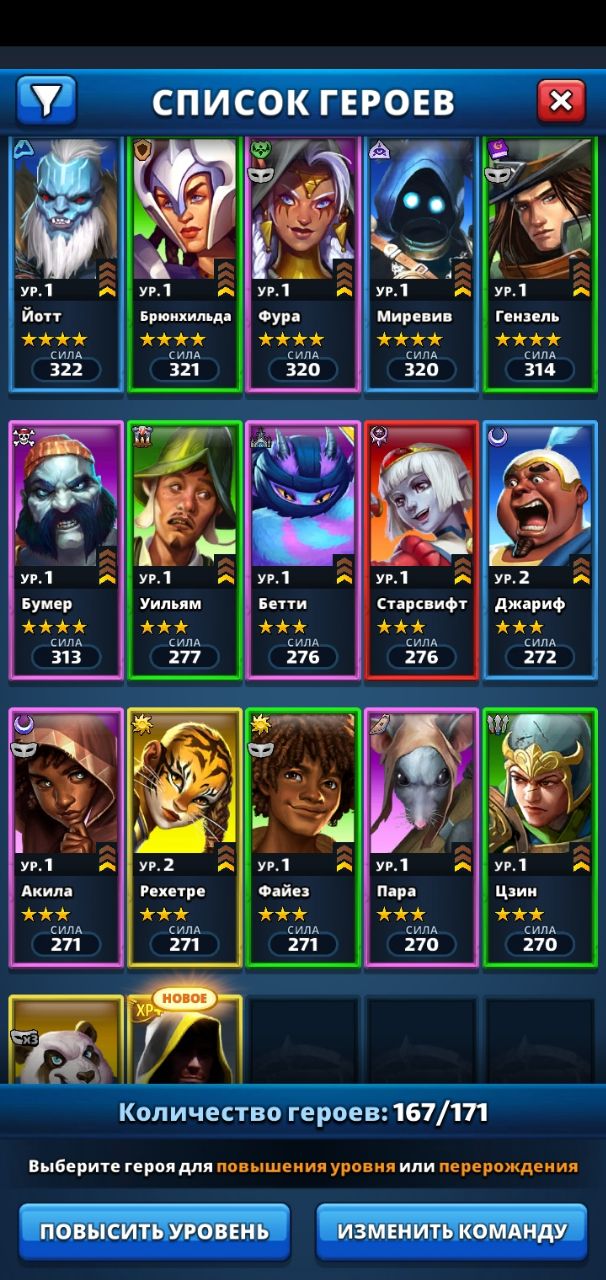Click the Повысить уровень button
The image size is (606, 1280).
(x=154, y=1231)
